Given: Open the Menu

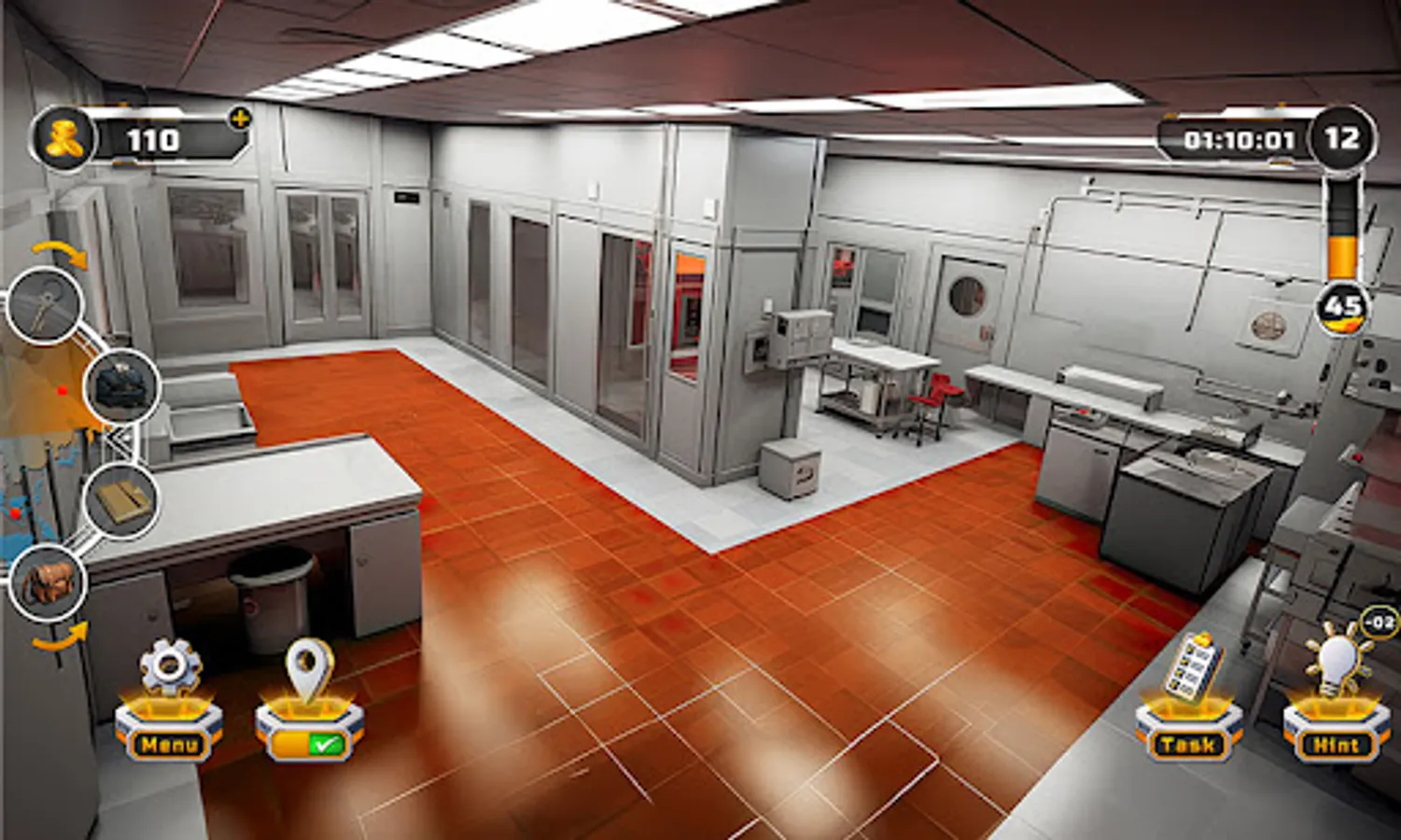Looking at the screenshot, I should [168, 745].
